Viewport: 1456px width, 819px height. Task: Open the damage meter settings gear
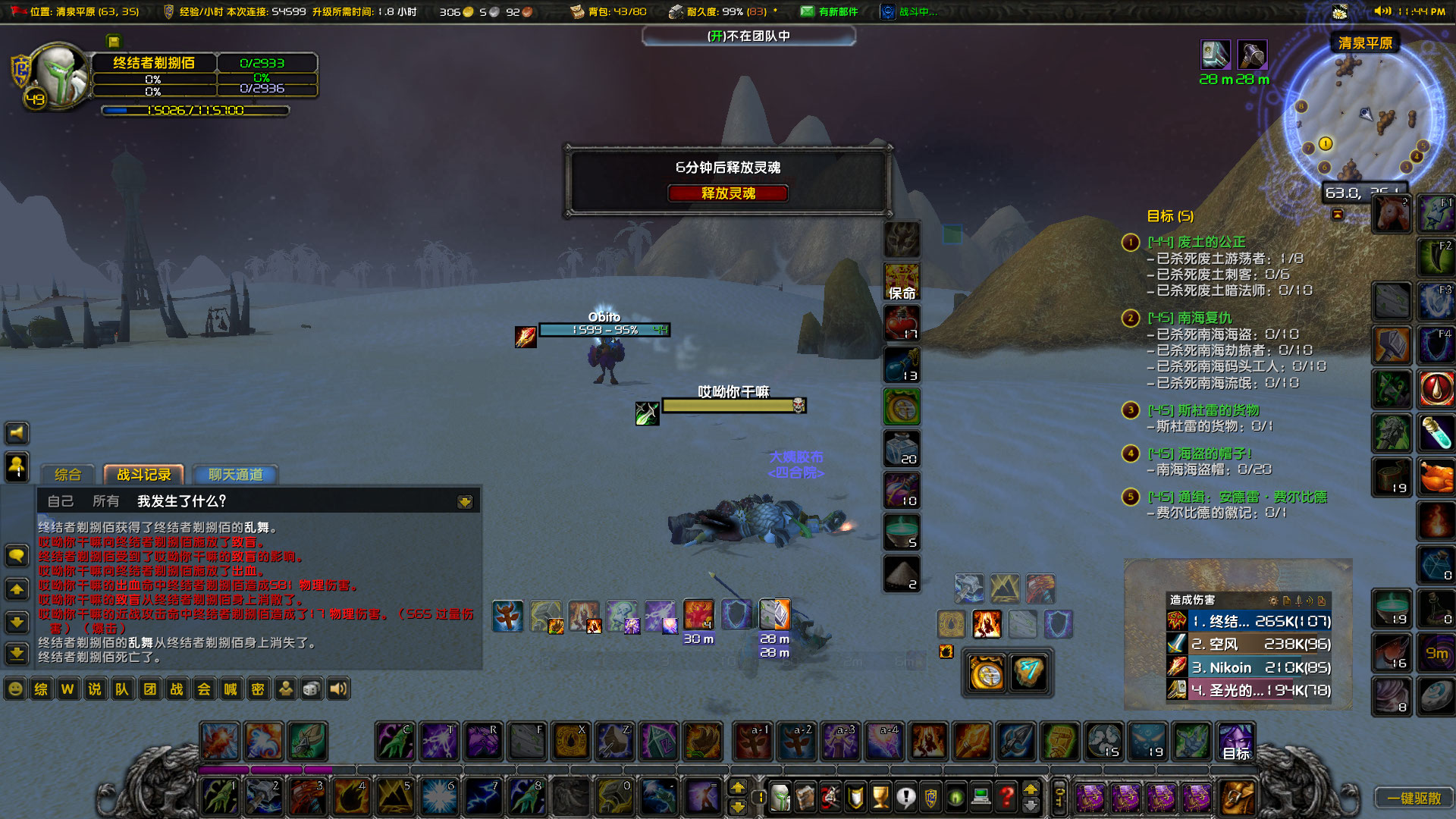tap(1274, 601)
